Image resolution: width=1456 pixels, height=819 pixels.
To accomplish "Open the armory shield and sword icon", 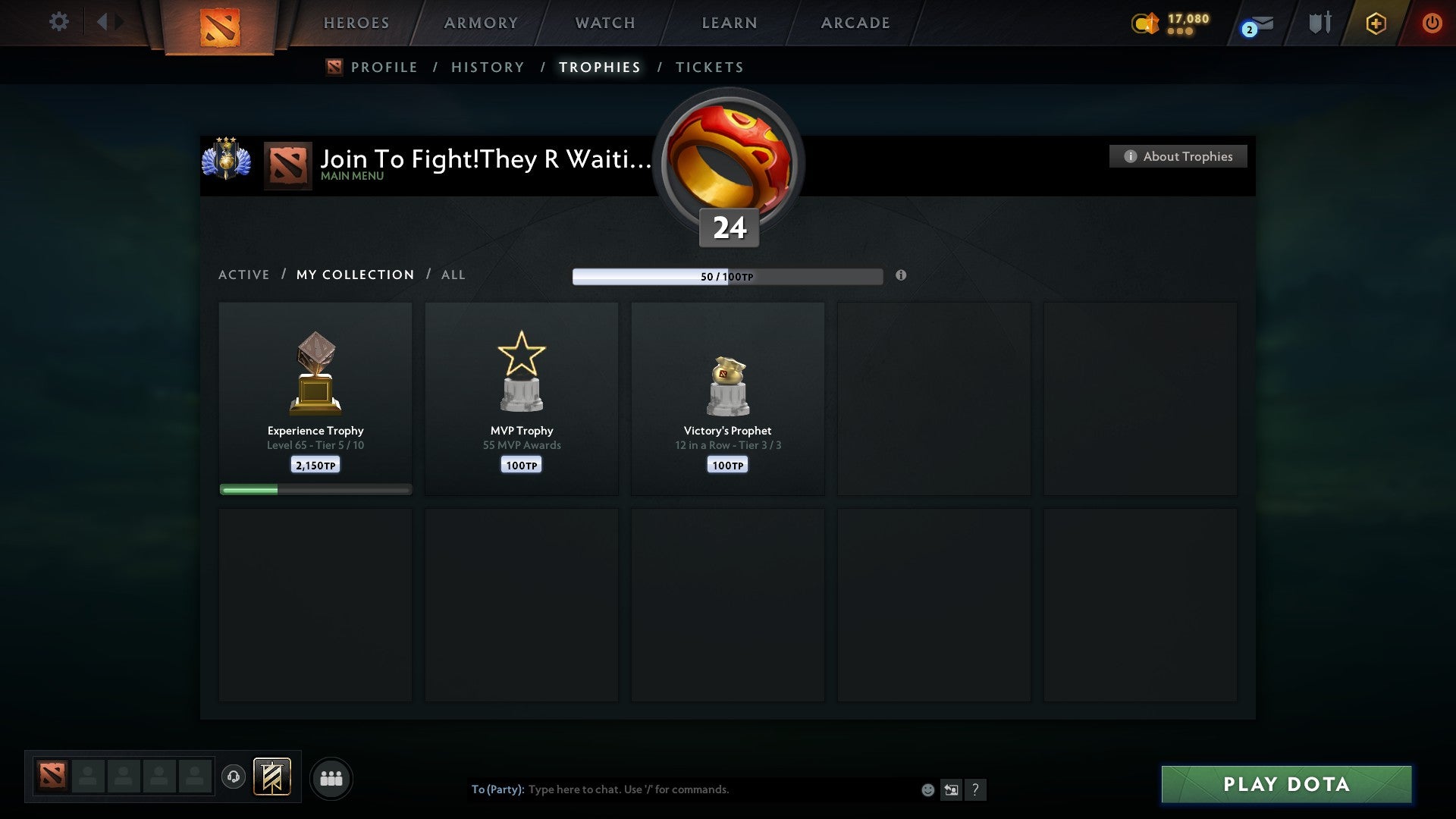I will tap(1319, 23).
